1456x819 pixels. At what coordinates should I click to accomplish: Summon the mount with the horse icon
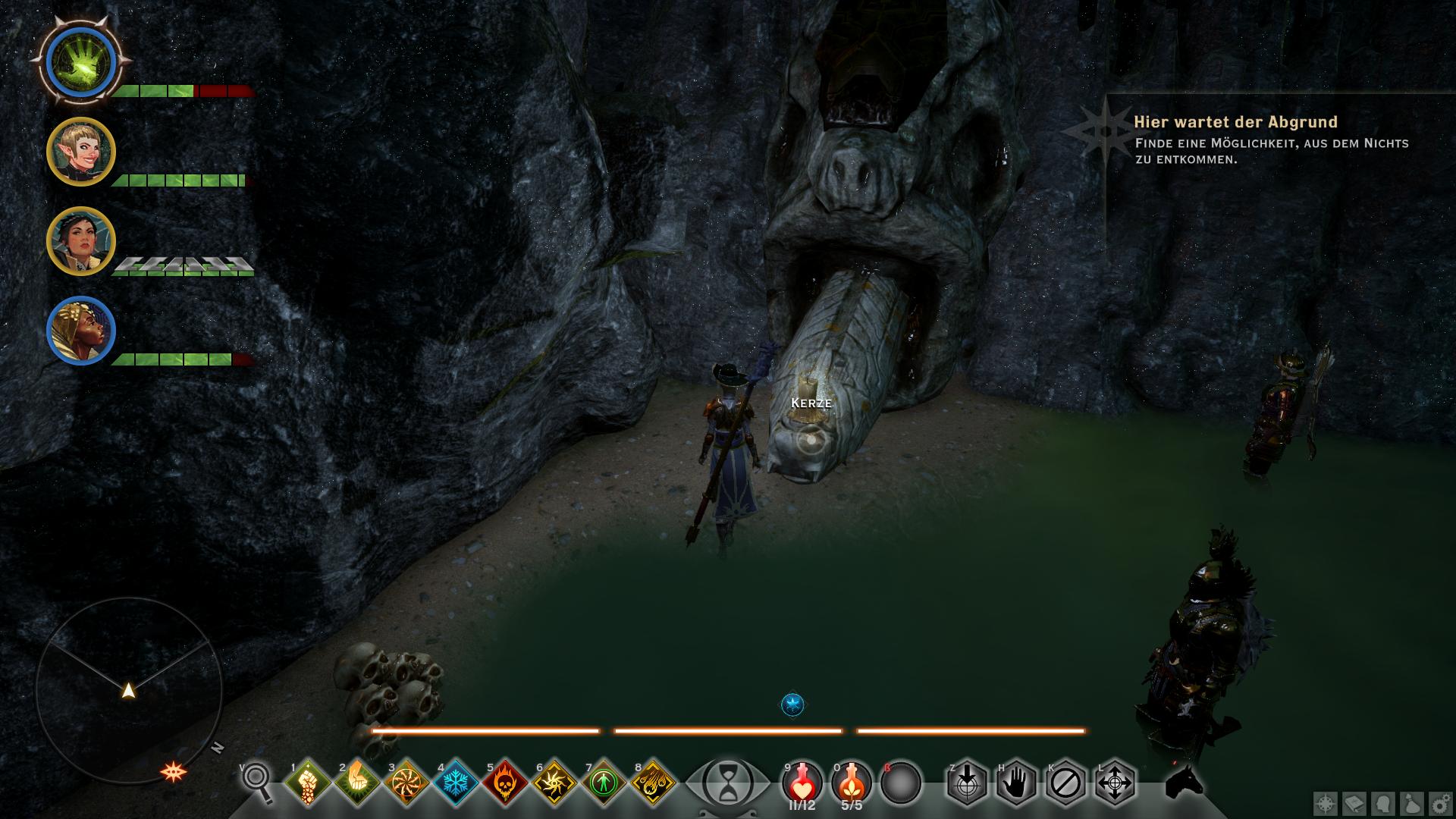1185,781
